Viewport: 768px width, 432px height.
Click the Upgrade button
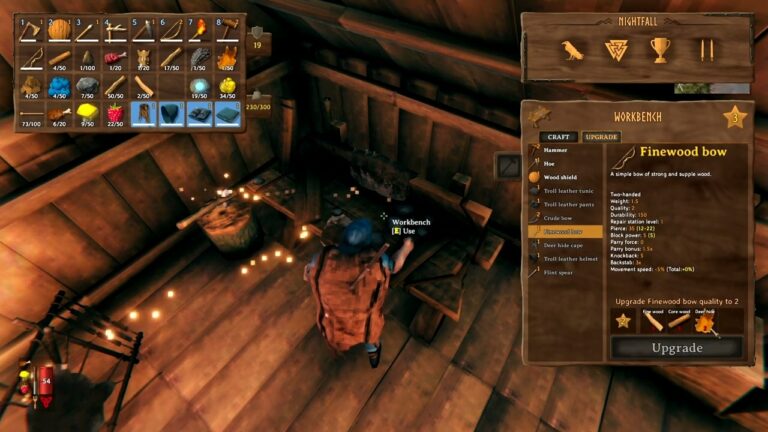tap(677, 348)
